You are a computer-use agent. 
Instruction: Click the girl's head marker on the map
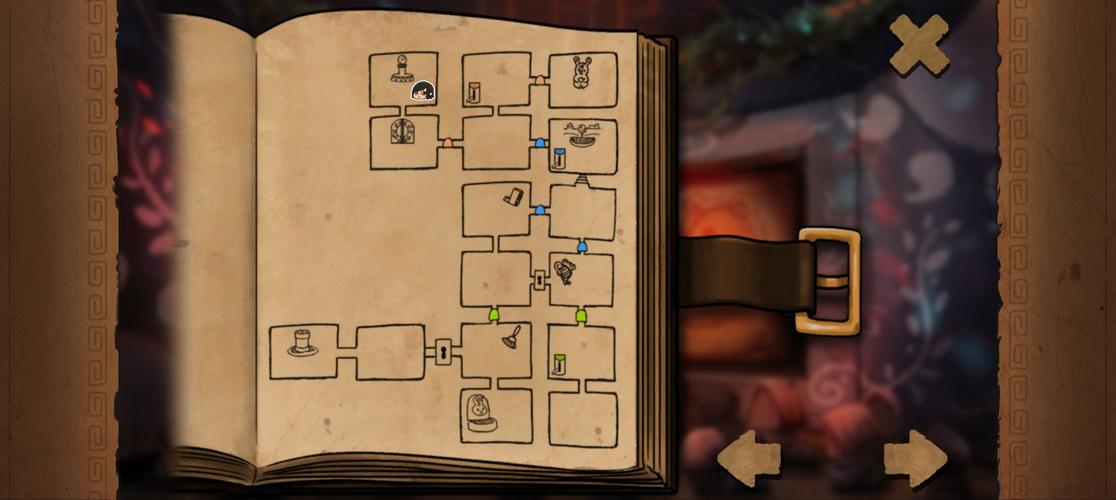422,92
